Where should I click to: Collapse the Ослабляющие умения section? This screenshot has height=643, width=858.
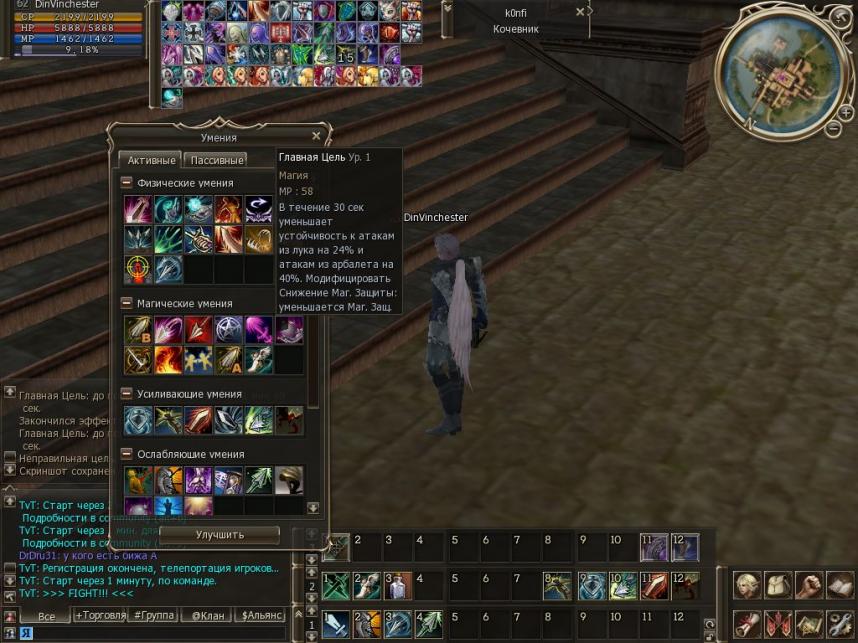point(127,453)
